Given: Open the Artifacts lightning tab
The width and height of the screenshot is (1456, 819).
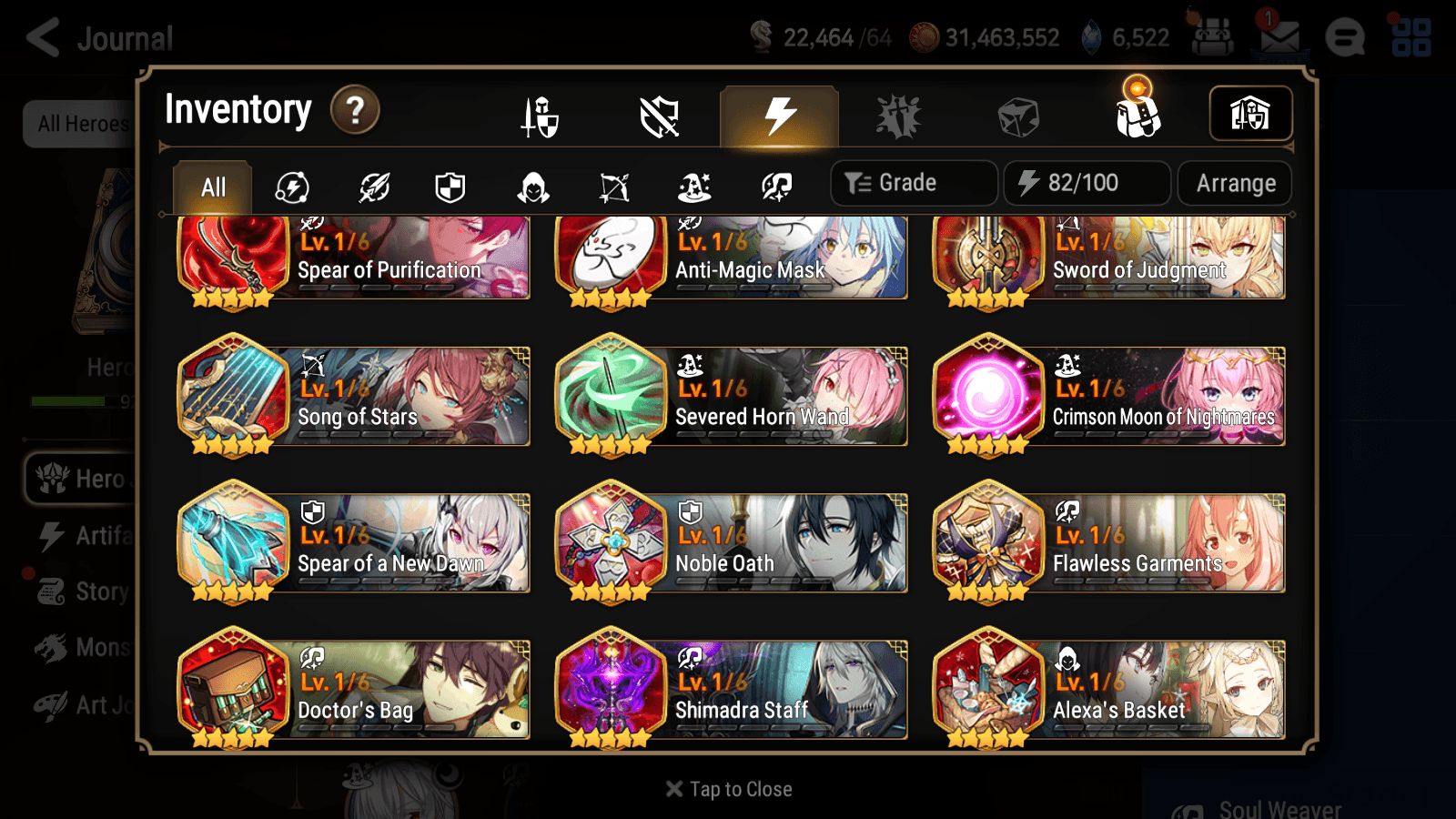Looking at the screenshot, I should click(x=776, y=116).
